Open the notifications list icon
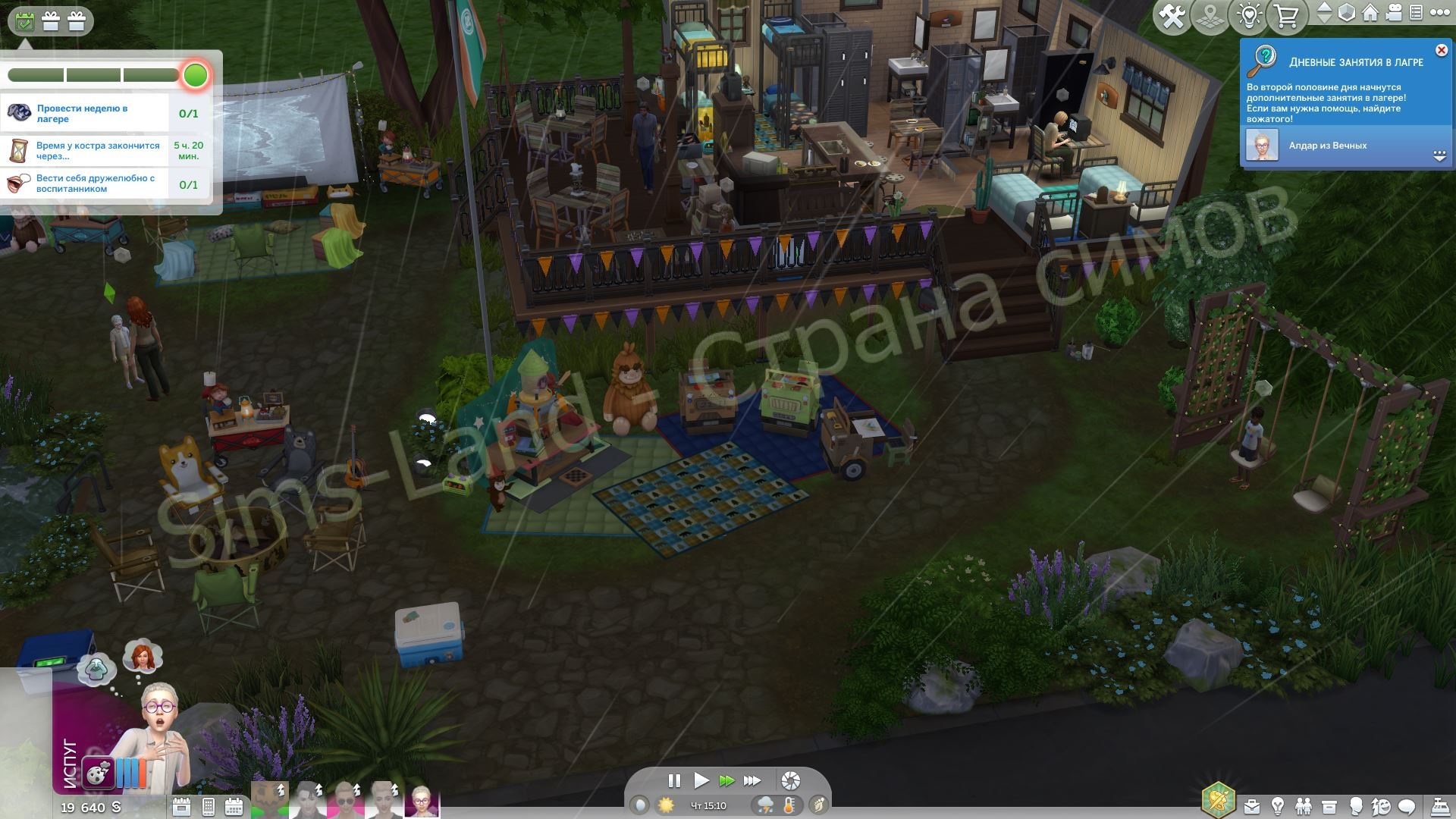 point(1416,13)
